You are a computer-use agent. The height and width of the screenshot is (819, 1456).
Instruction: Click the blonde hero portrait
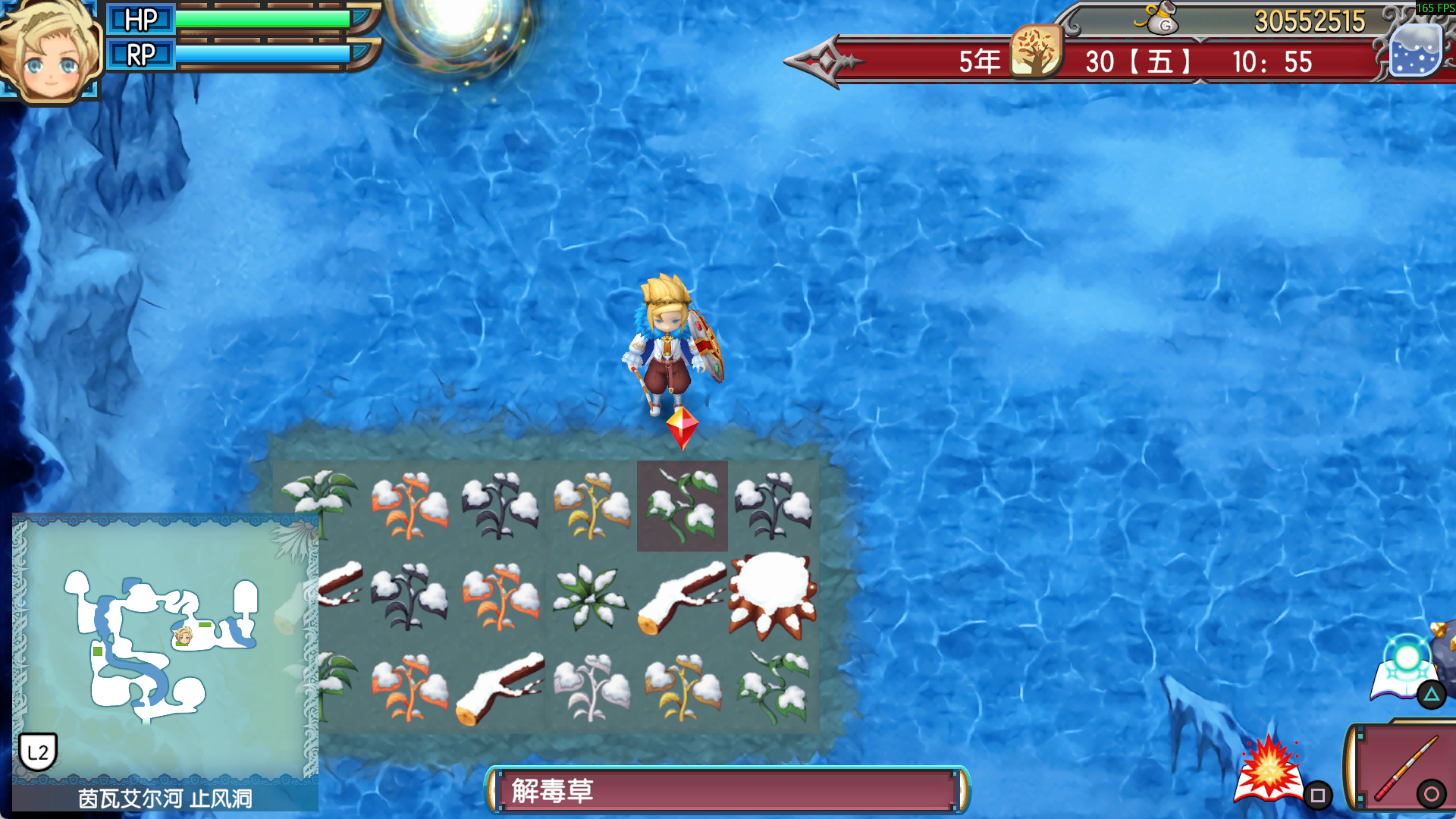(x=50, y=52)
